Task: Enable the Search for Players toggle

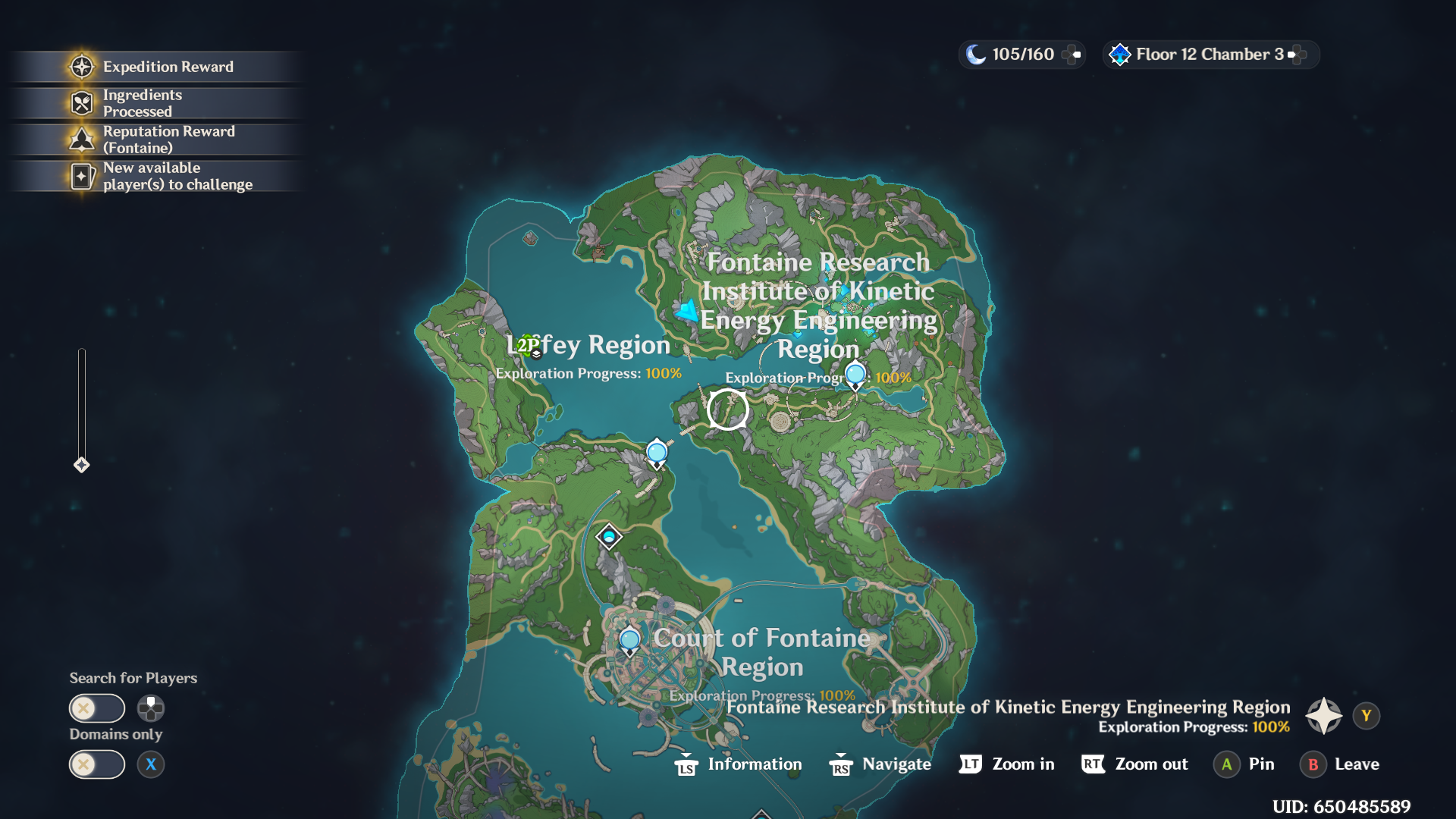Action: click(97, 708)
